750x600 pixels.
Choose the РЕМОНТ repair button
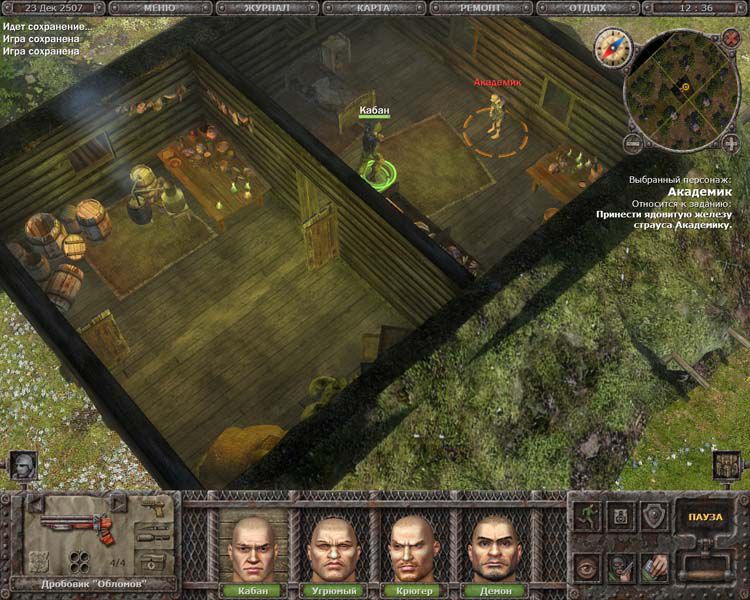(x=480, y=7)
